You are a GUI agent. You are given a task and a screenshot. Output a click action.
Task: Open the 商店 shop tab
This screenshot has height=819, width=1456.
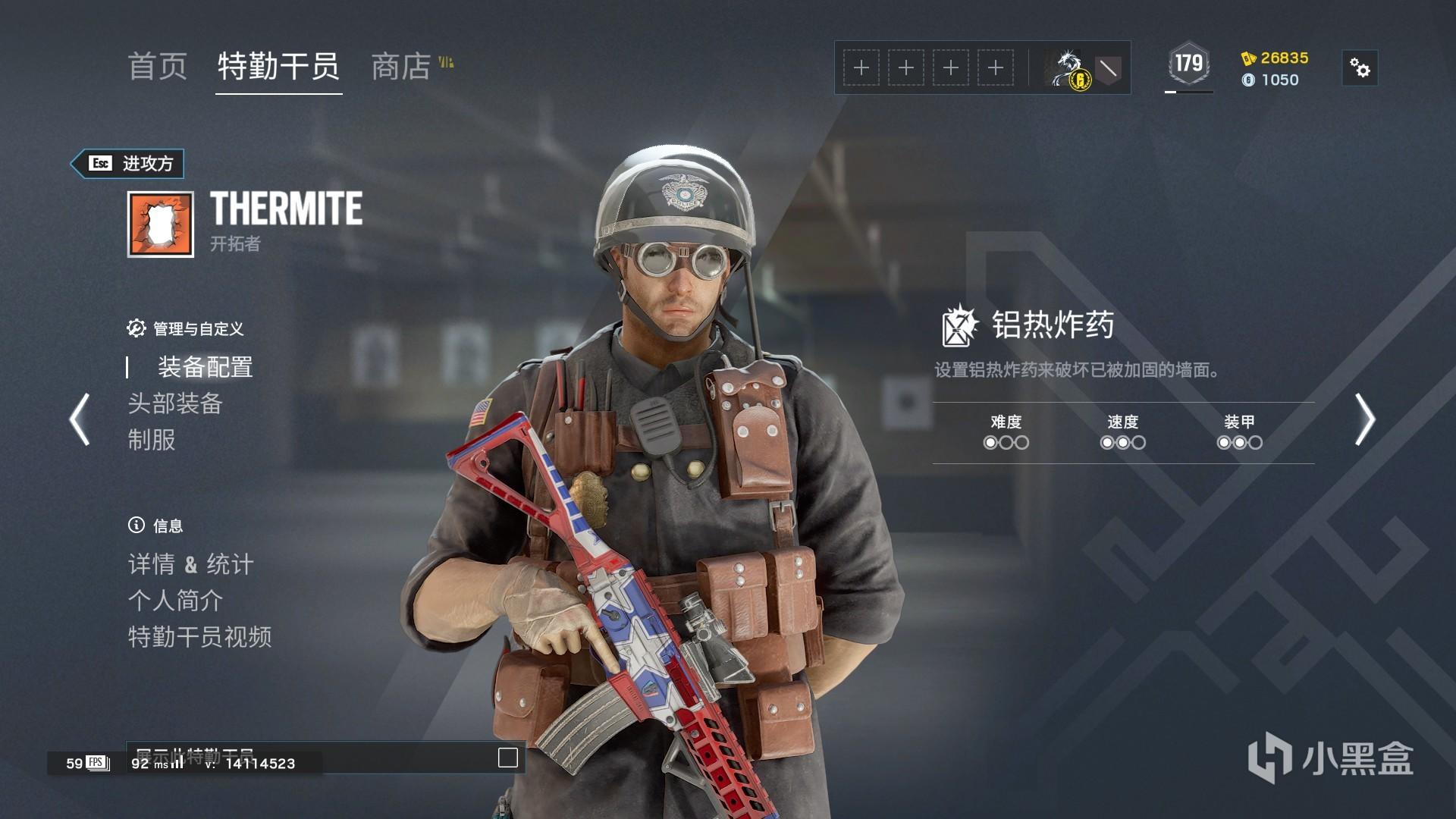(x=401, y=67)
